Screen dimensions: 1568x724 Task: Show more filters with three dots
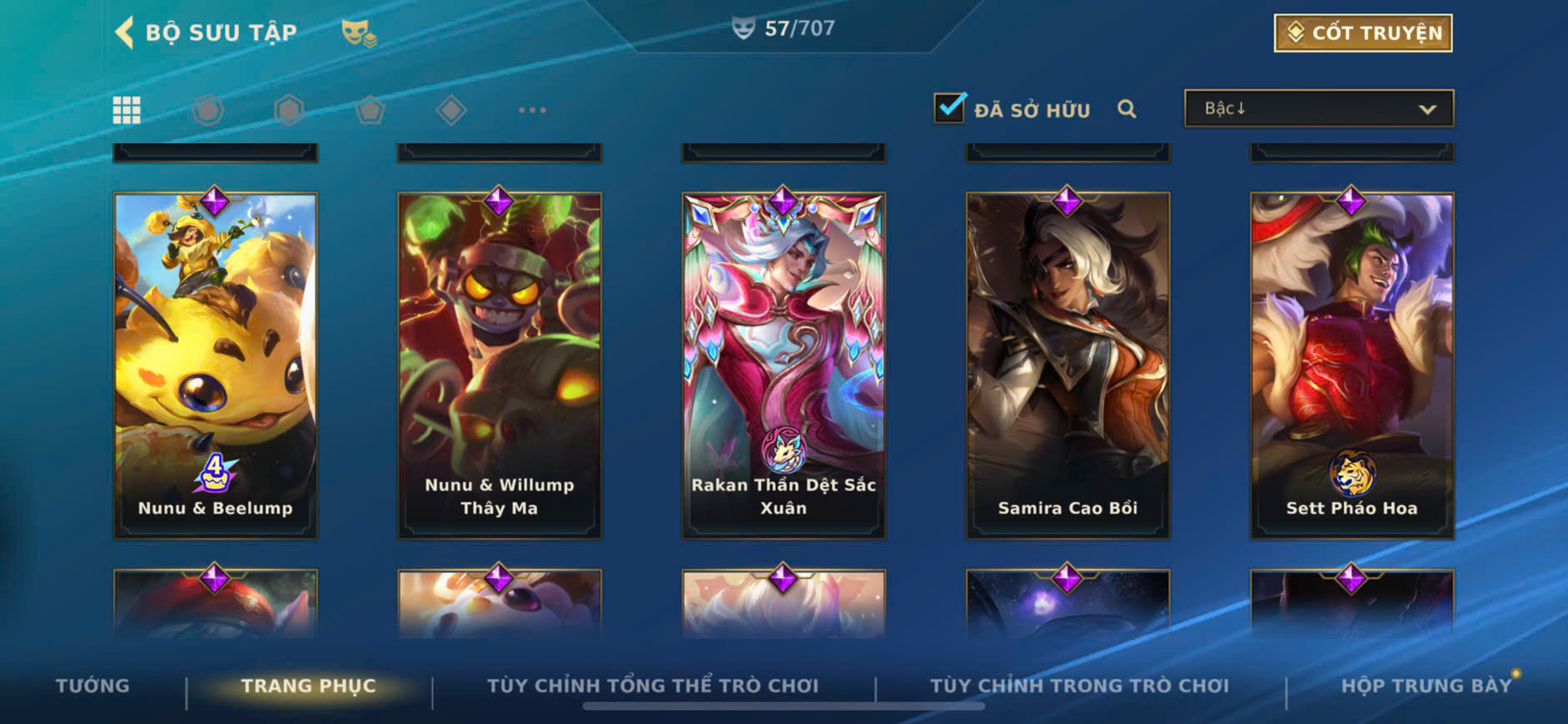pos(532,110)
